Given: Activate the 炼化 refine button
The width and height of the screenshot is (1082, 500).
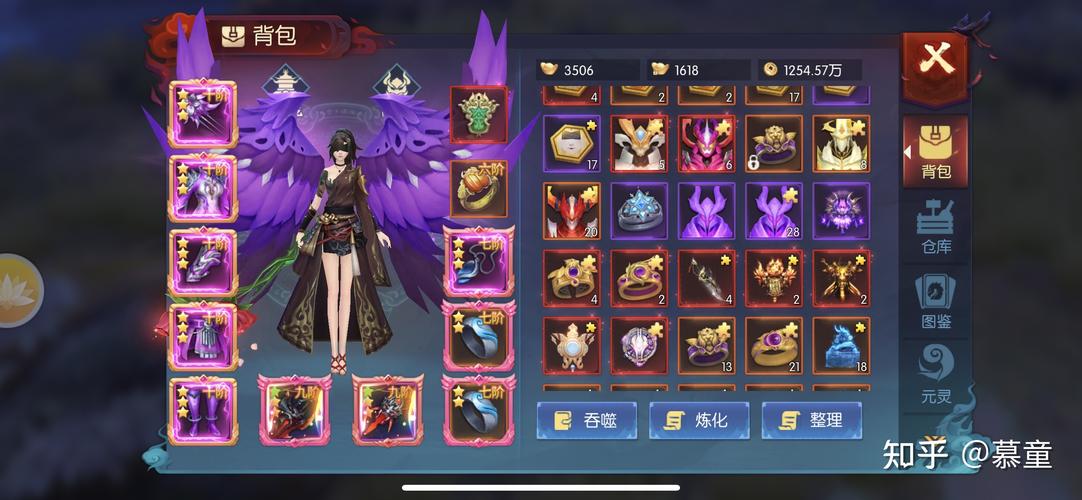Looking at the screenshot, I should pyautogui.click(x=699, y=420).
